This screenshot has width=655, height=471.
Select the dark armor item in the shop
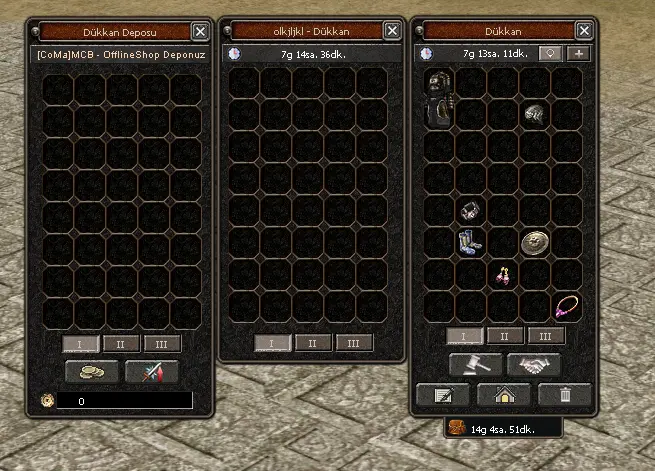(x=440, y=98)
